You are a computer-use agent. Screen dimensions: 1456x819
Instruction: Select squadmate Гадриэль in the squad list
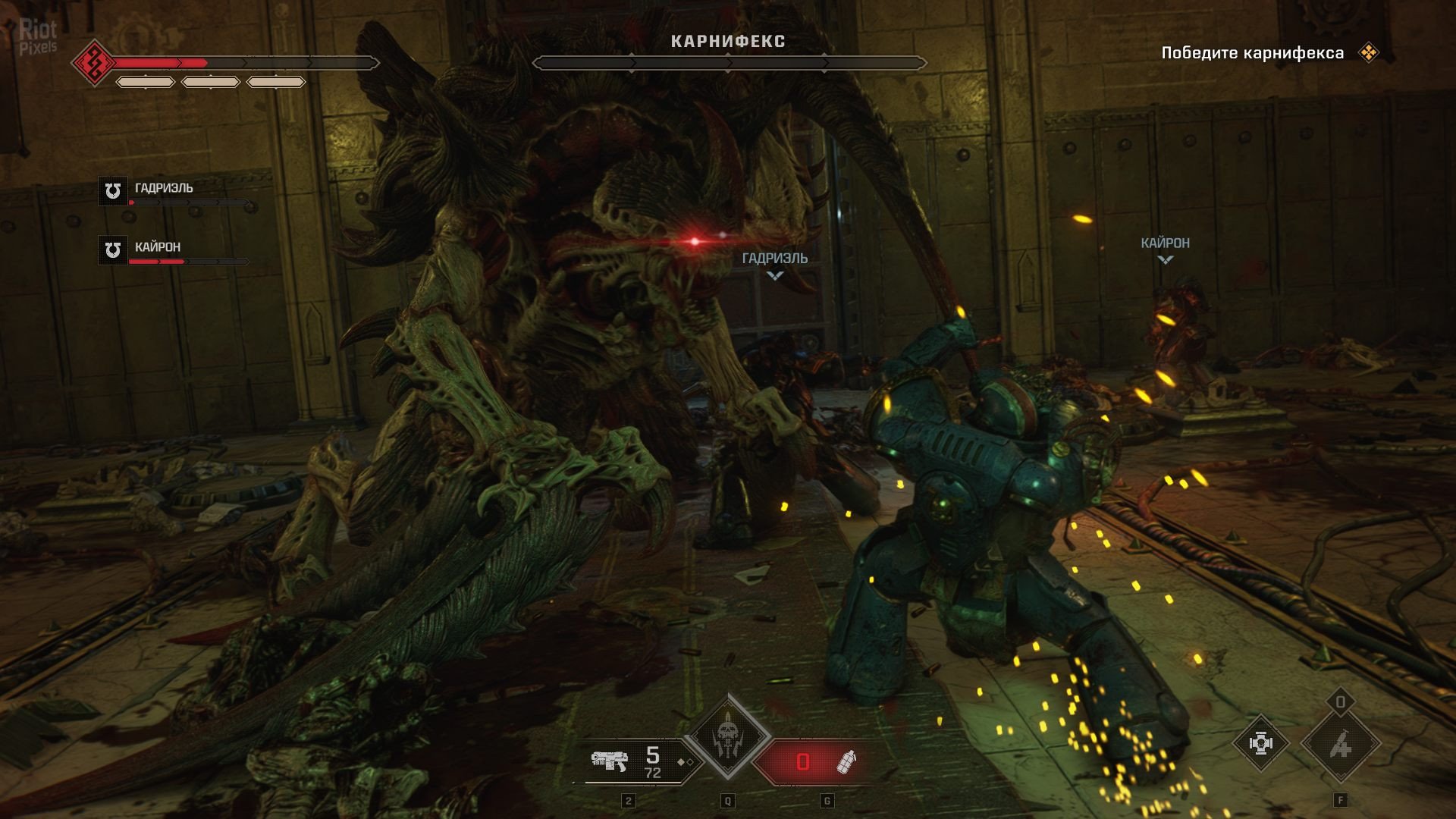point(163,189)
